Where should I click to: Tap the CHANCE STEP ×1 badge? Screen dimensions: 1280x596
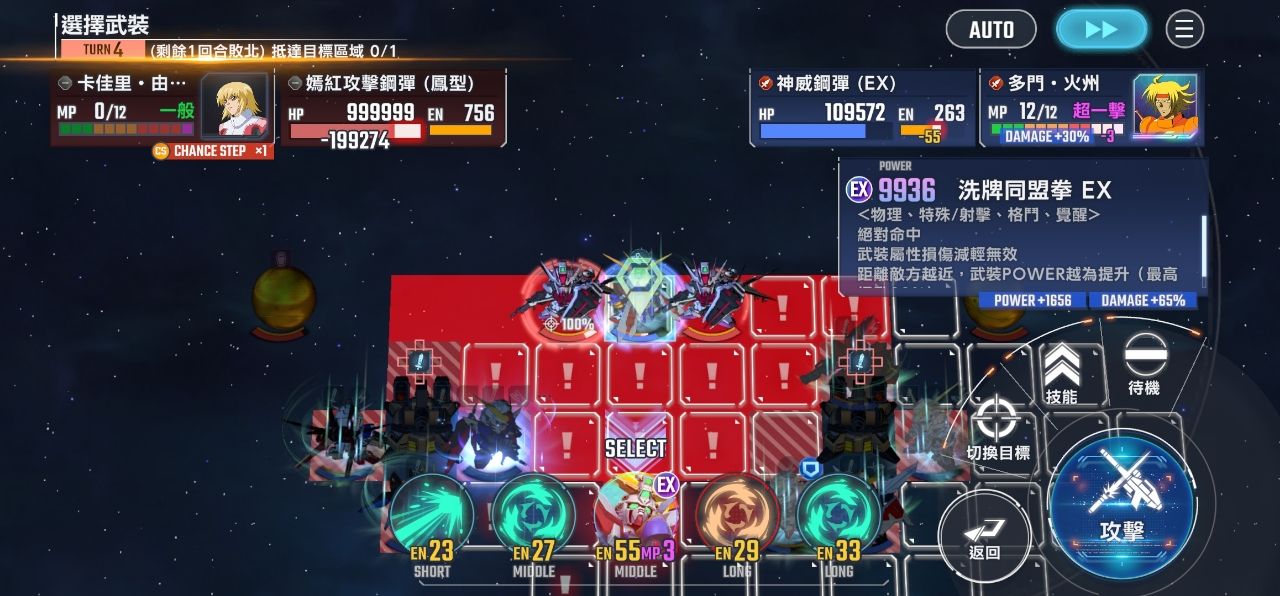(211, 151)
